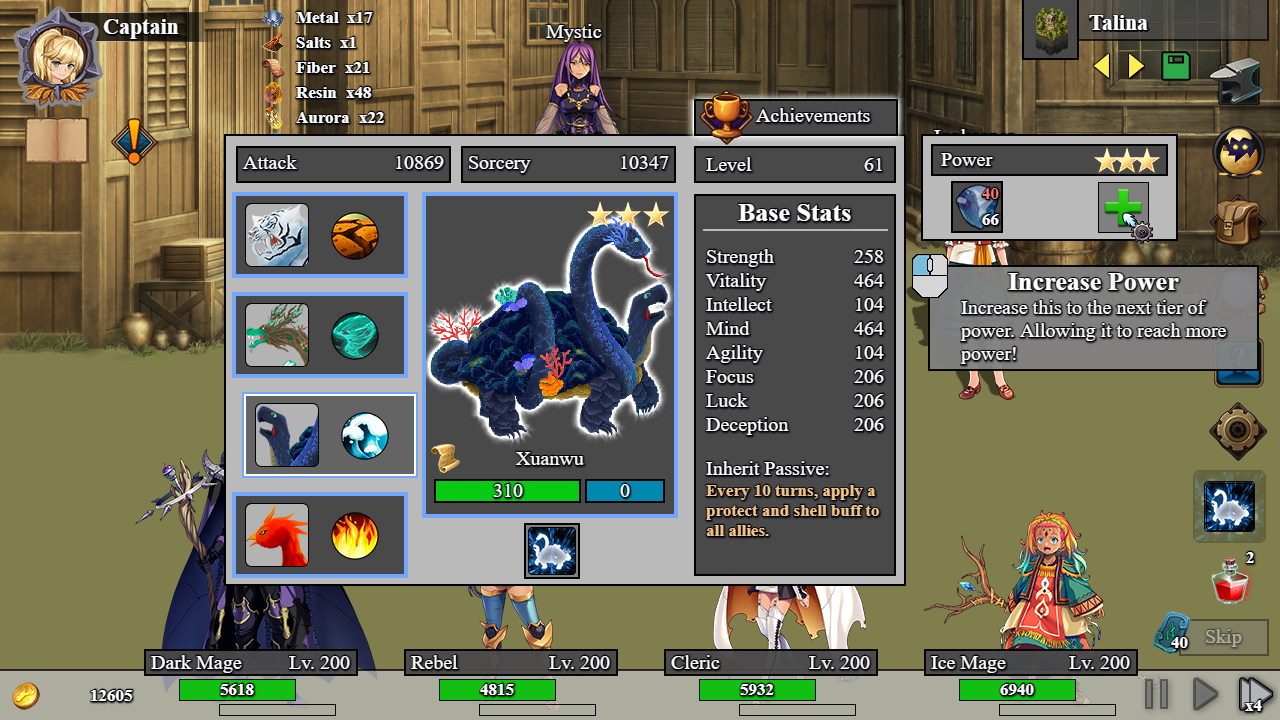Save game with the green floppy disk
1280x720 pixels.
point(1176,66)
